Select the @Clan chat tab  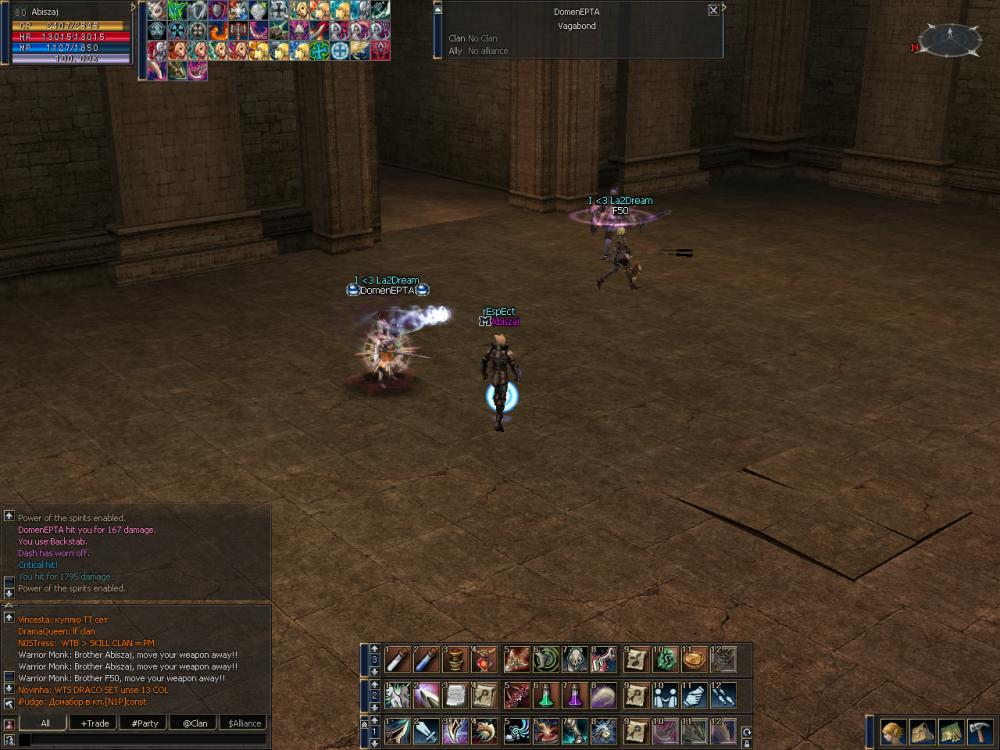194,723
